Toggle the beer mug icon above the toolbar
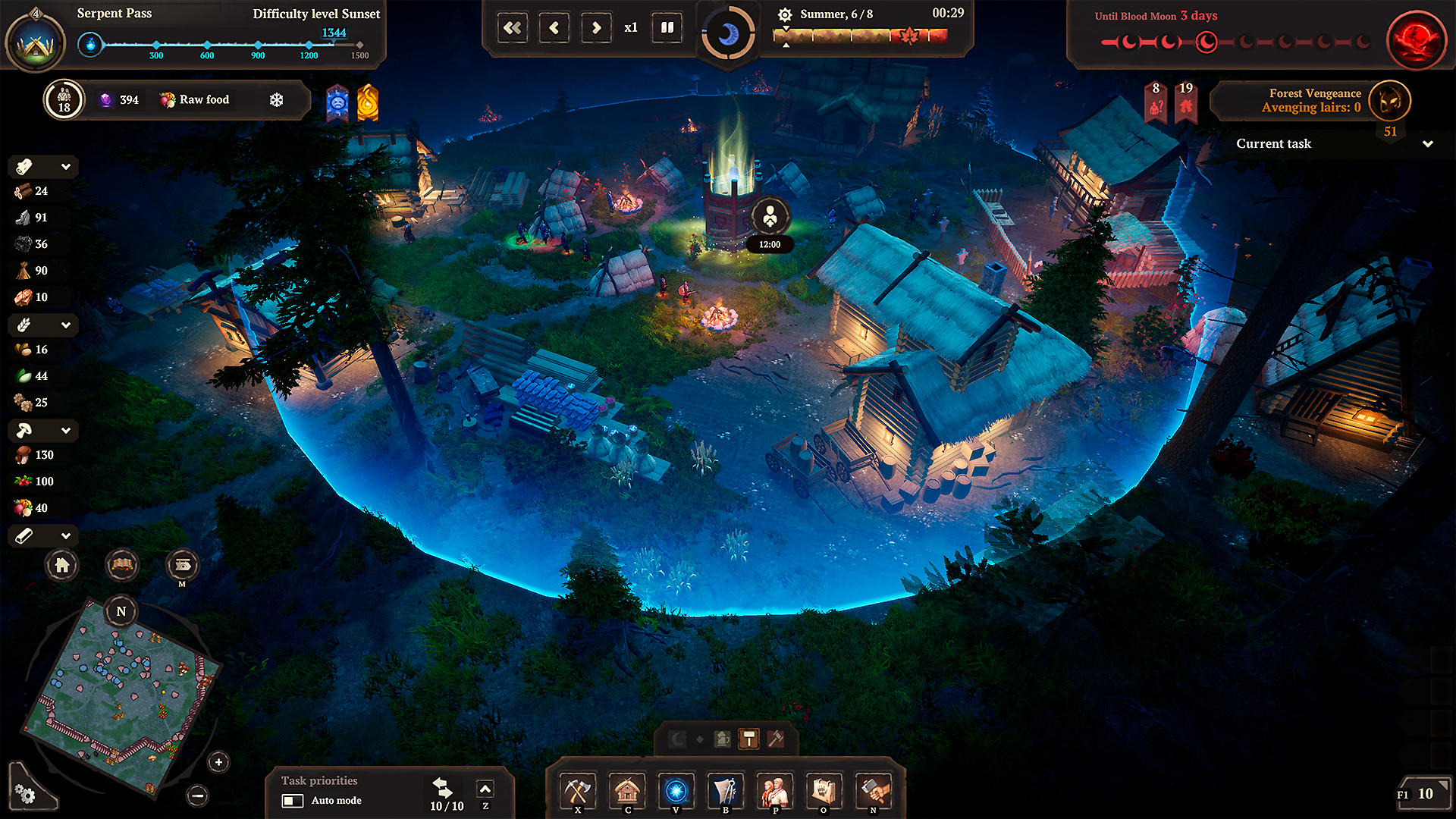1456x819 pixels. click(x=720, y=739)
